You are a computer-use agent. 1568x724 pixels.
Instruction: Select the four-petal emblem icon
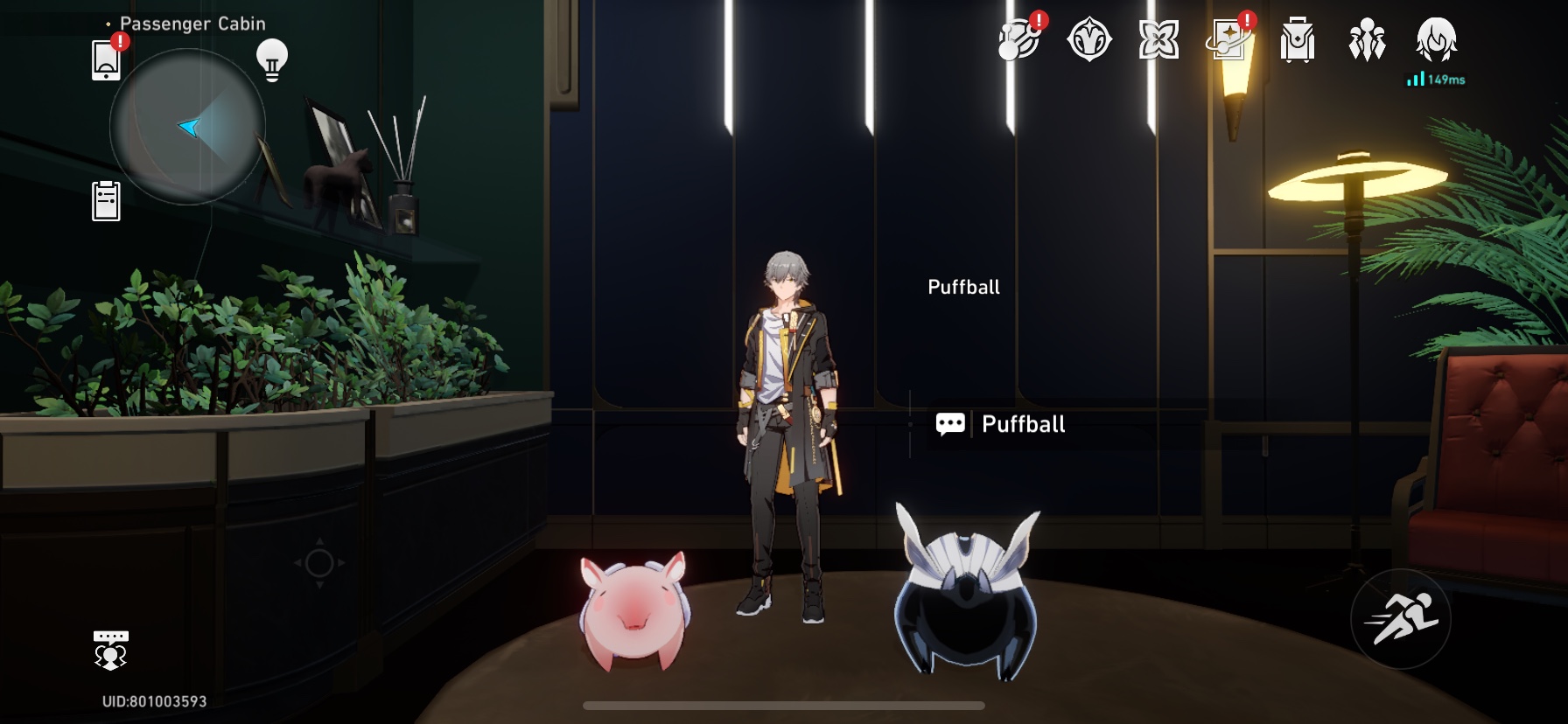(x=1158, y=38)
